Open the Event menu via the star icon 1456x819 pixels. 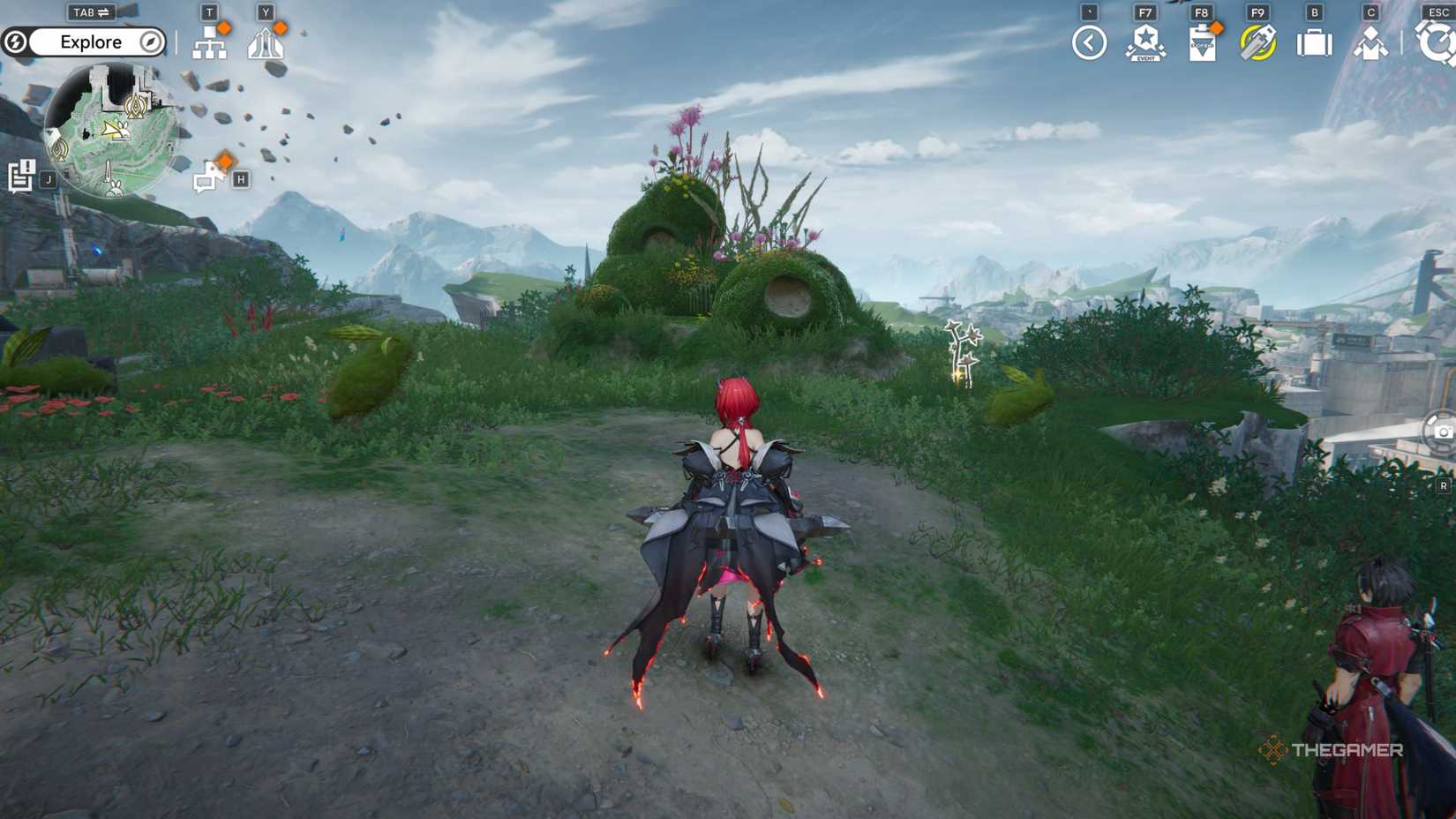click(1146, 41)
